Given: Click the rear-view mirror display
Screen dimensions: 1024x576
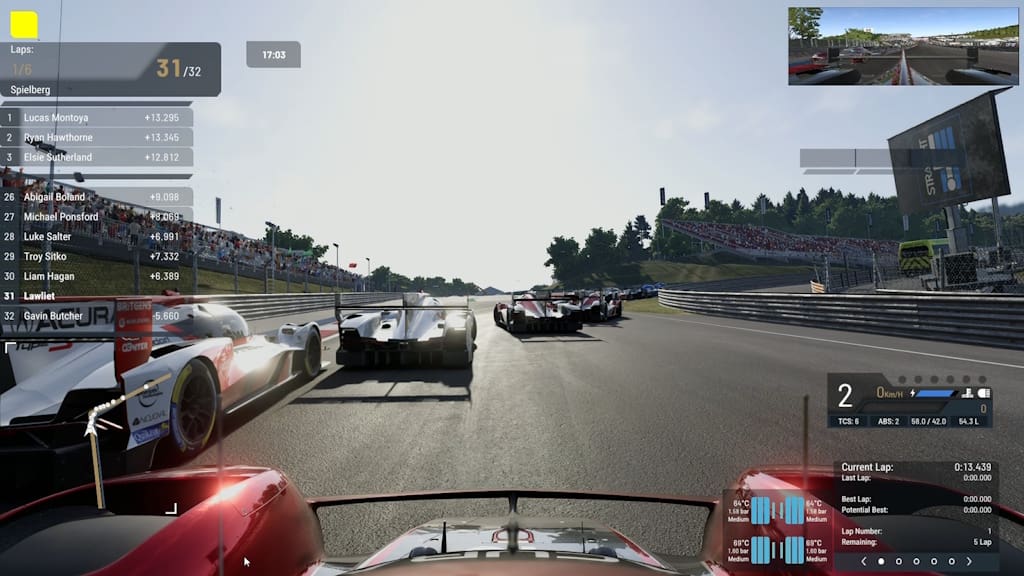Looking at the screenshot, I should [x=903, y=46].
